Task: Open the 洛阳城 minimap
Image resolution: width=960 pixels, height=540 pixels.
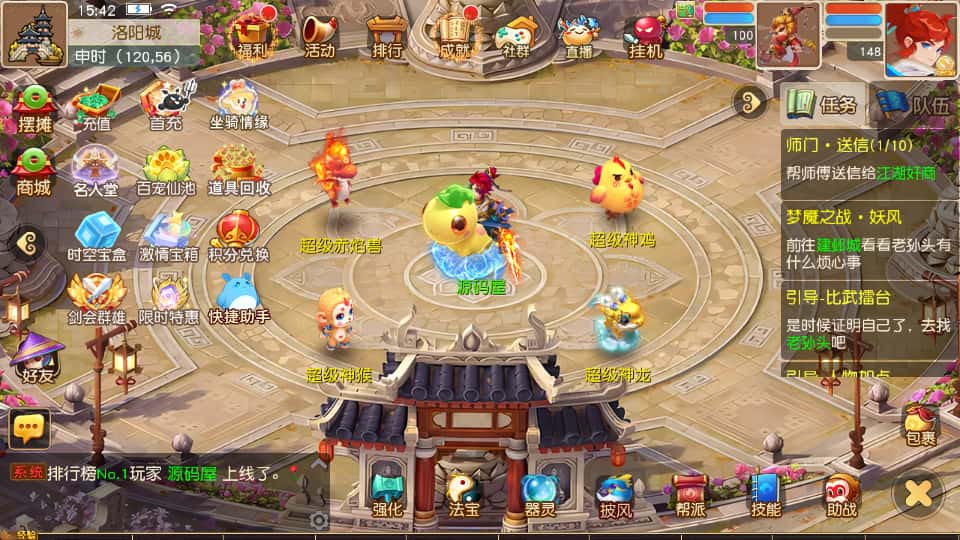Action: point(34,34)
